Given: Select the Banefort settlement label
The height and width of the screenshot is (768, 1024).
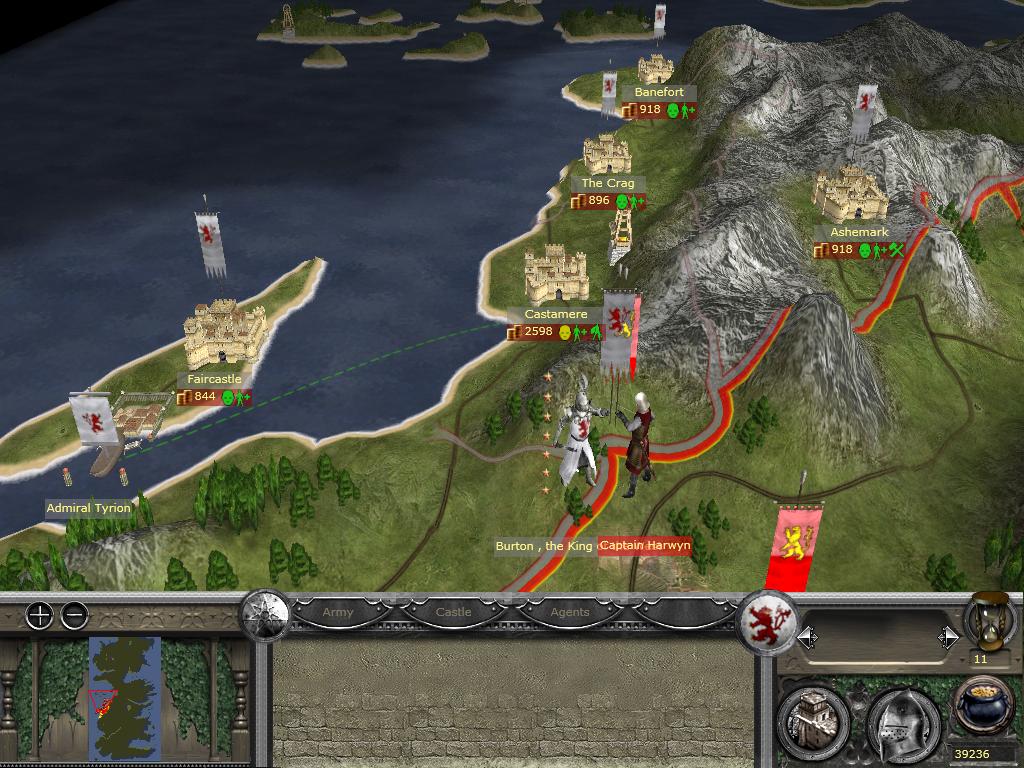Looking at the screenshot, I should (x=659, y=93).
